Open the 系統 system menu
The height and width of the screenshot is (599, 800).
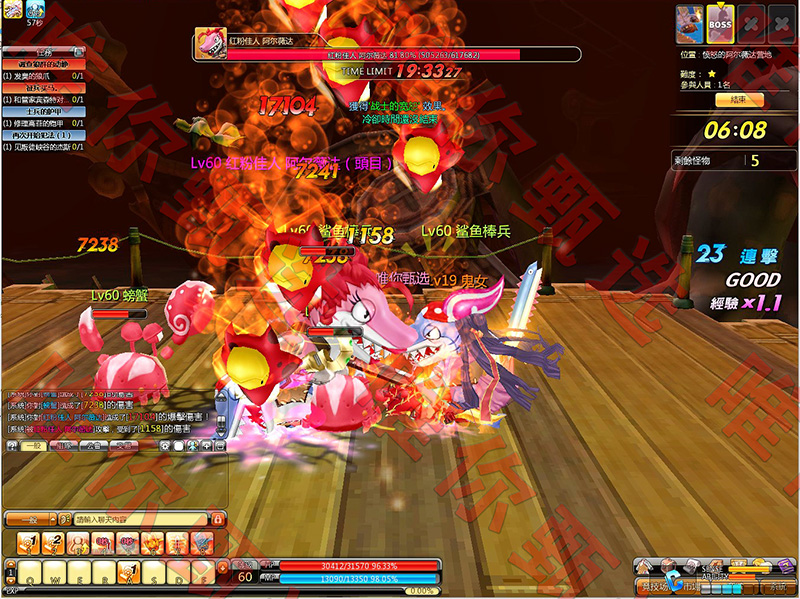pyautogui.click(x=776, y=586)
